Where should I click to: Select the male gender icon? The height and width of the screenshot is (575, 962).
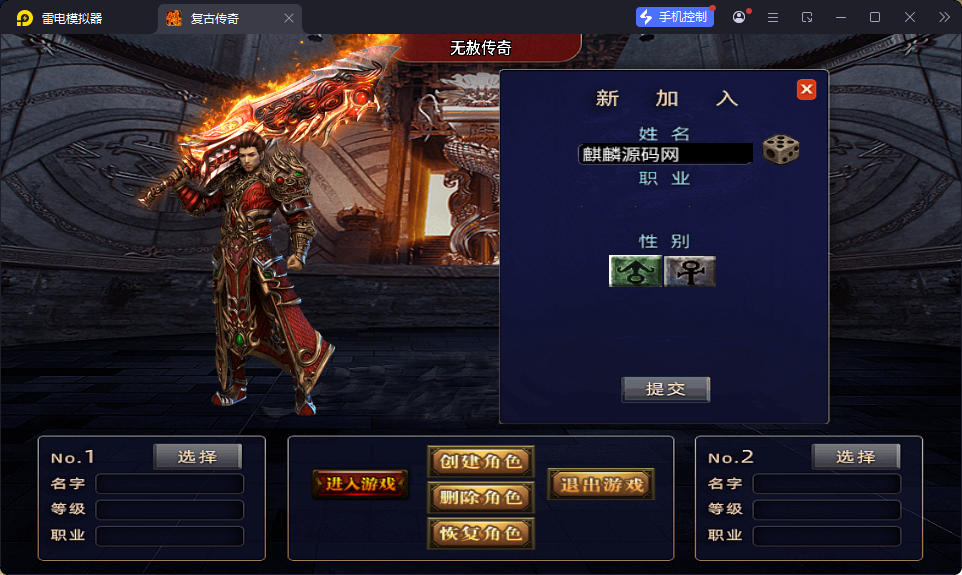pos(635,271)
